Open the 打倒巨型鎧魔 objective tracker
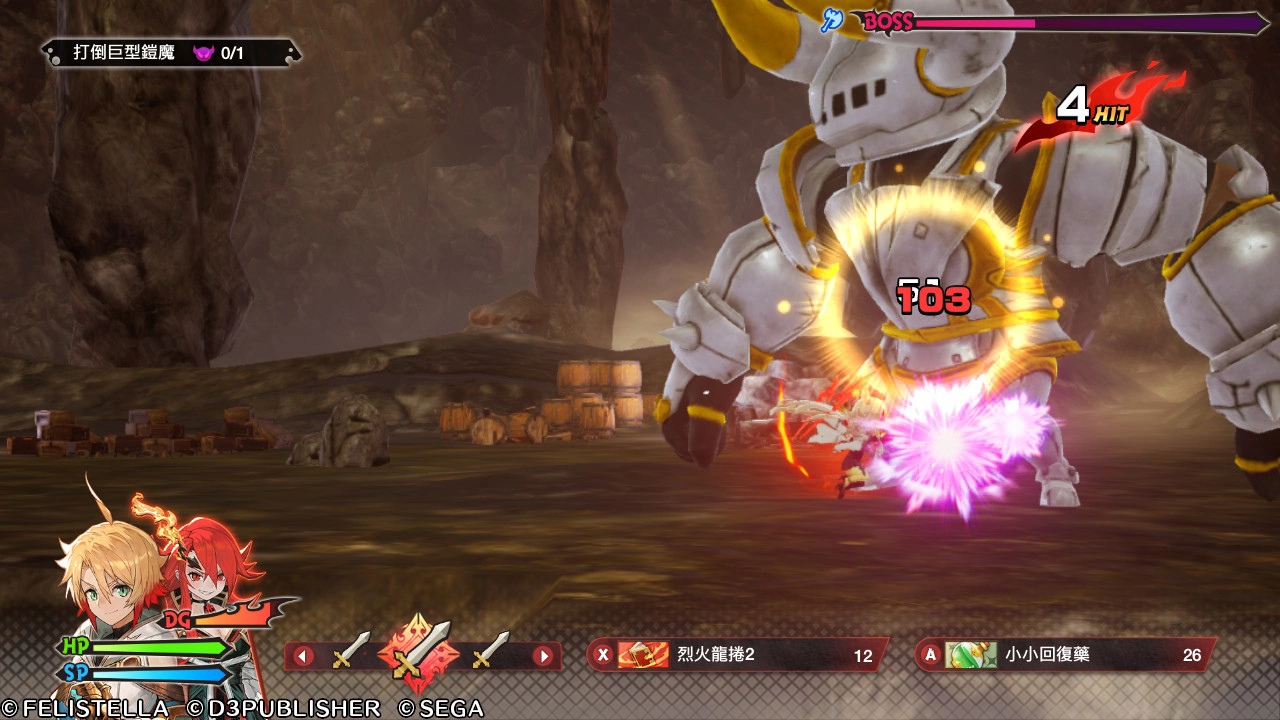Screen dimensions: 1280x720 (x=170, y=53)
